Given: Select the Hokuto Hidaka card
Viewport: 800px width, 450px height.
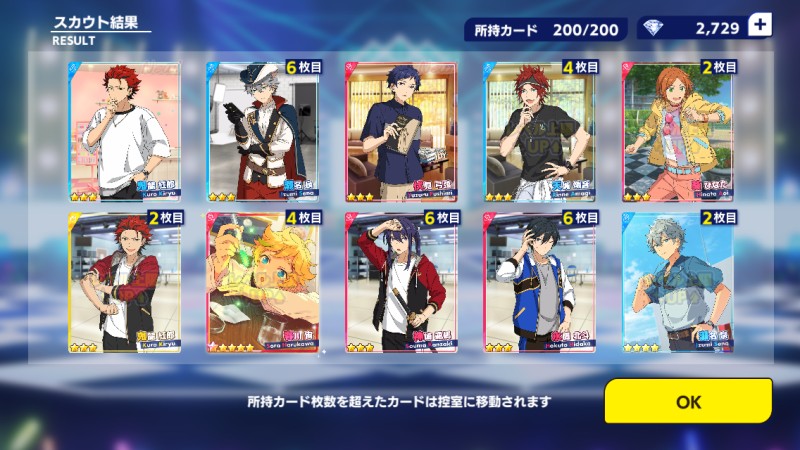Looking at the screenshot, I should pos(540,282).
